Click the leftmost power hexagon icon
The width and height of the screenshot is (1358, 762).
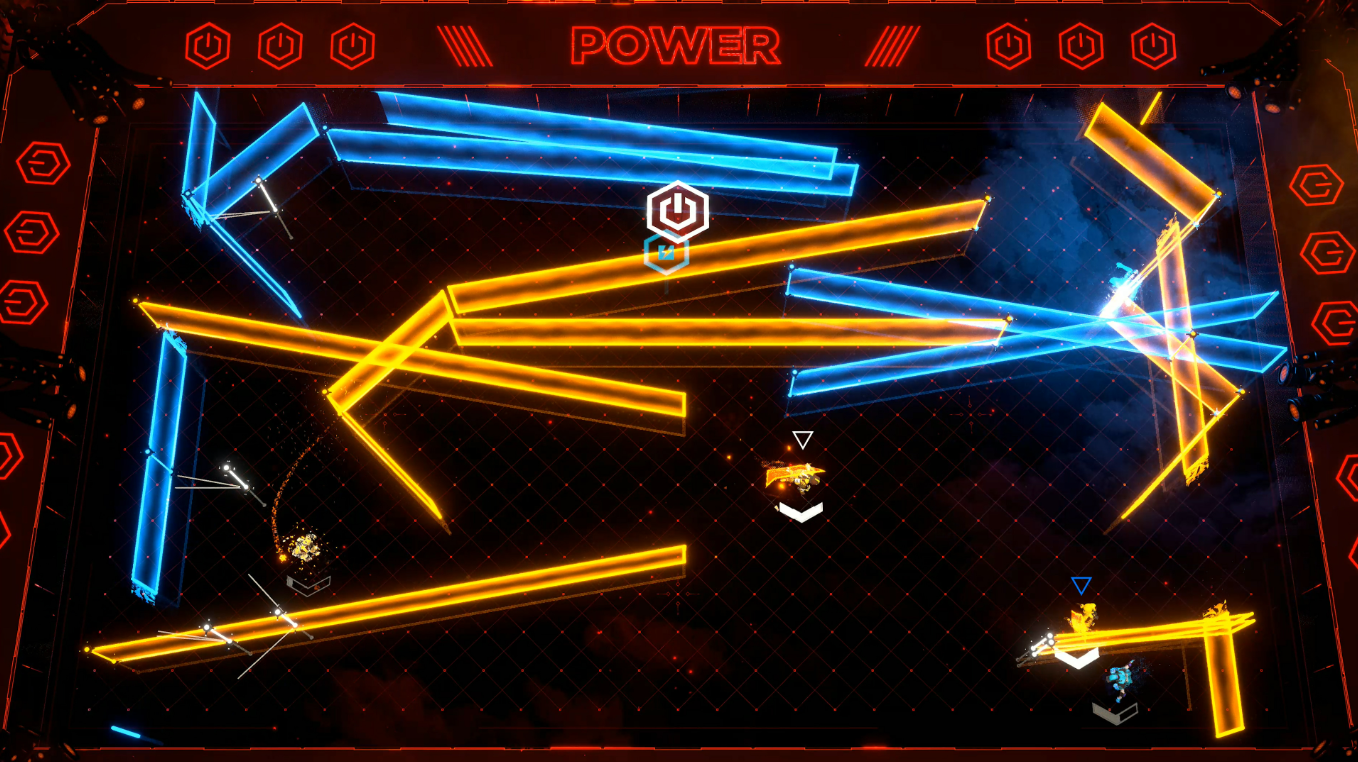coord(207,44)
